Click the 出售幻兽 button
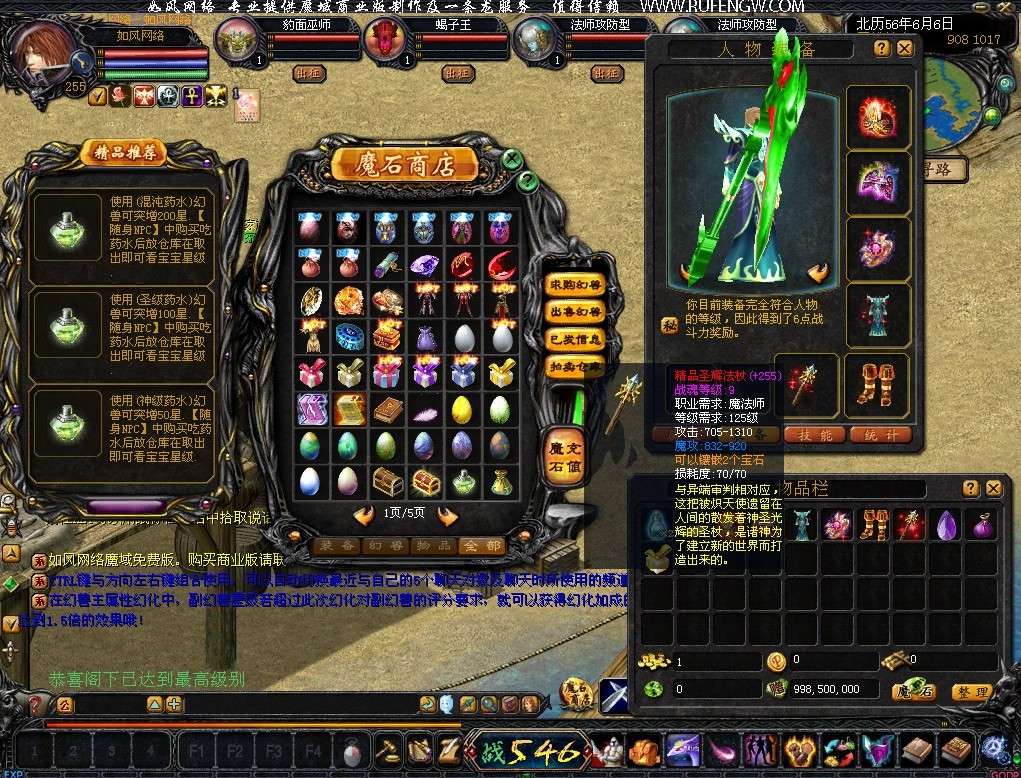The image size is (1021, 778). (575, 312)
